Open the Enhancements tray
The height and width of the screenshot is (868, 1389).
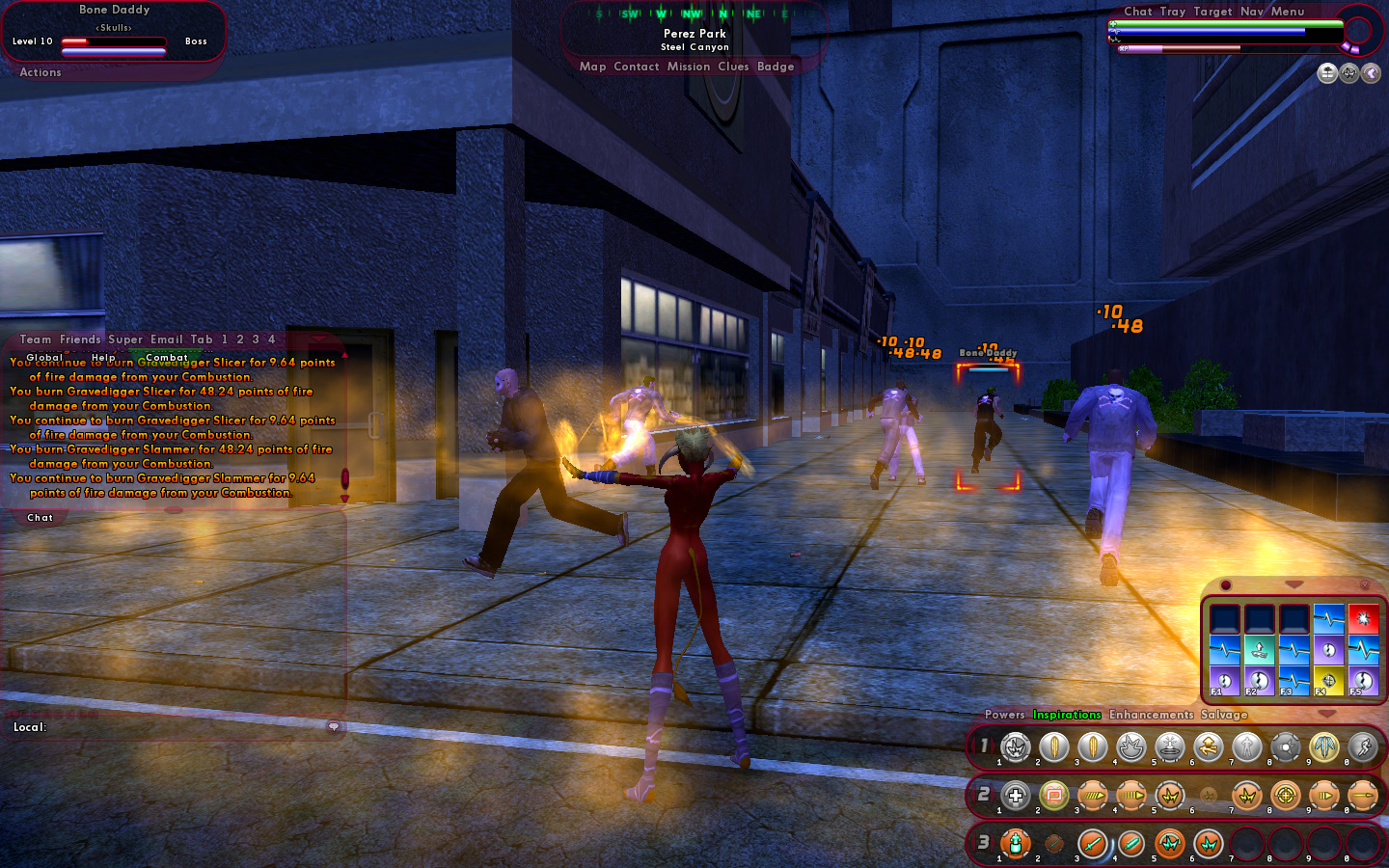point(1151,715)
